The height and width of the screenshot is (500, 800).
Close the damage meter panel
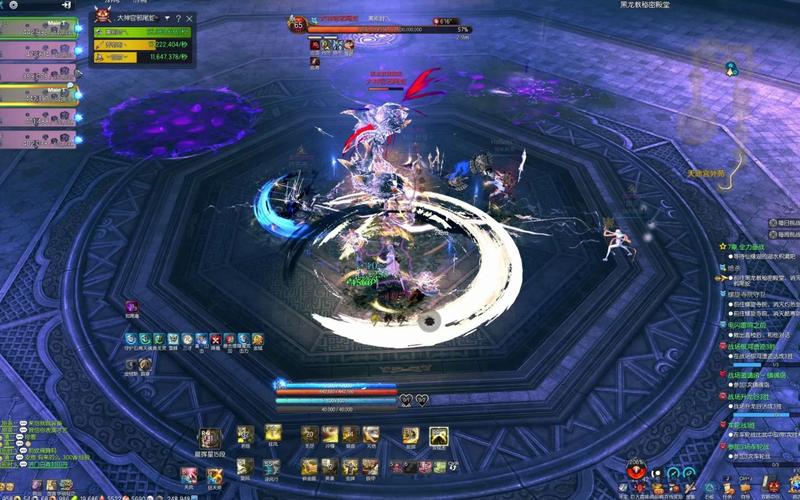[190, 19]
